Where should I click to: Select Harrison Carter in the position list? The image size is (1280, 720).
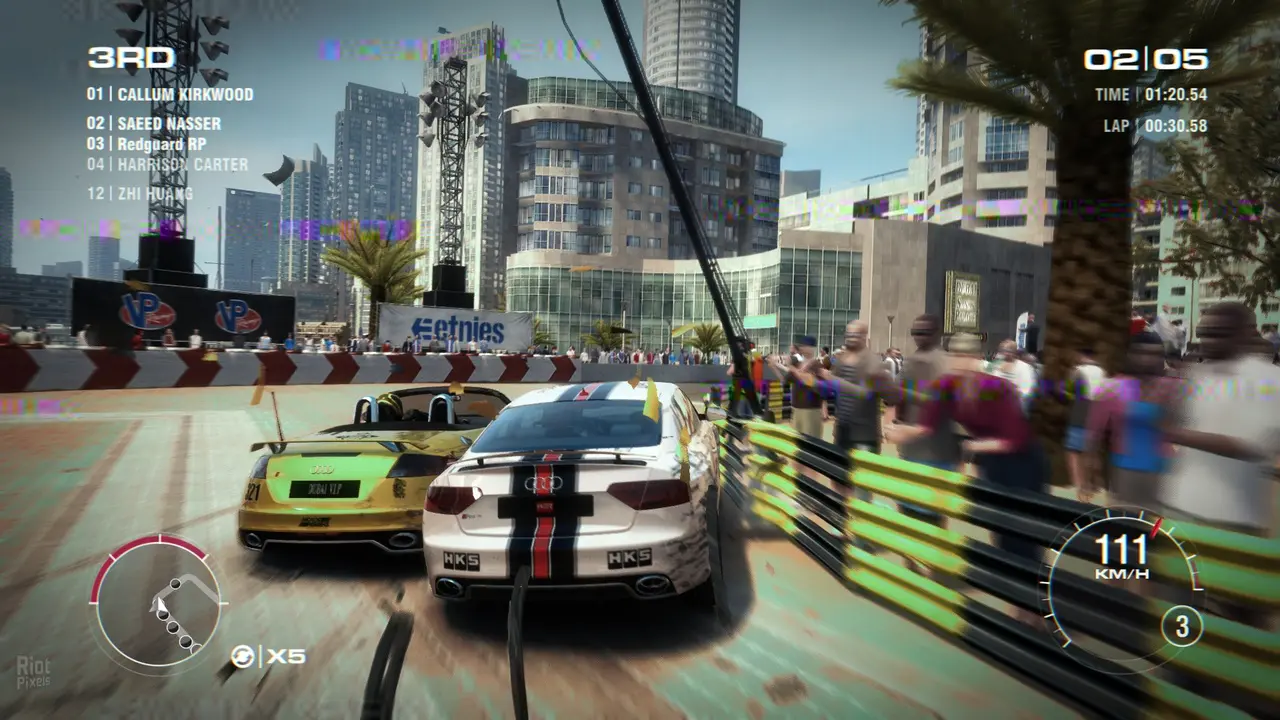[x=167, y=165]
